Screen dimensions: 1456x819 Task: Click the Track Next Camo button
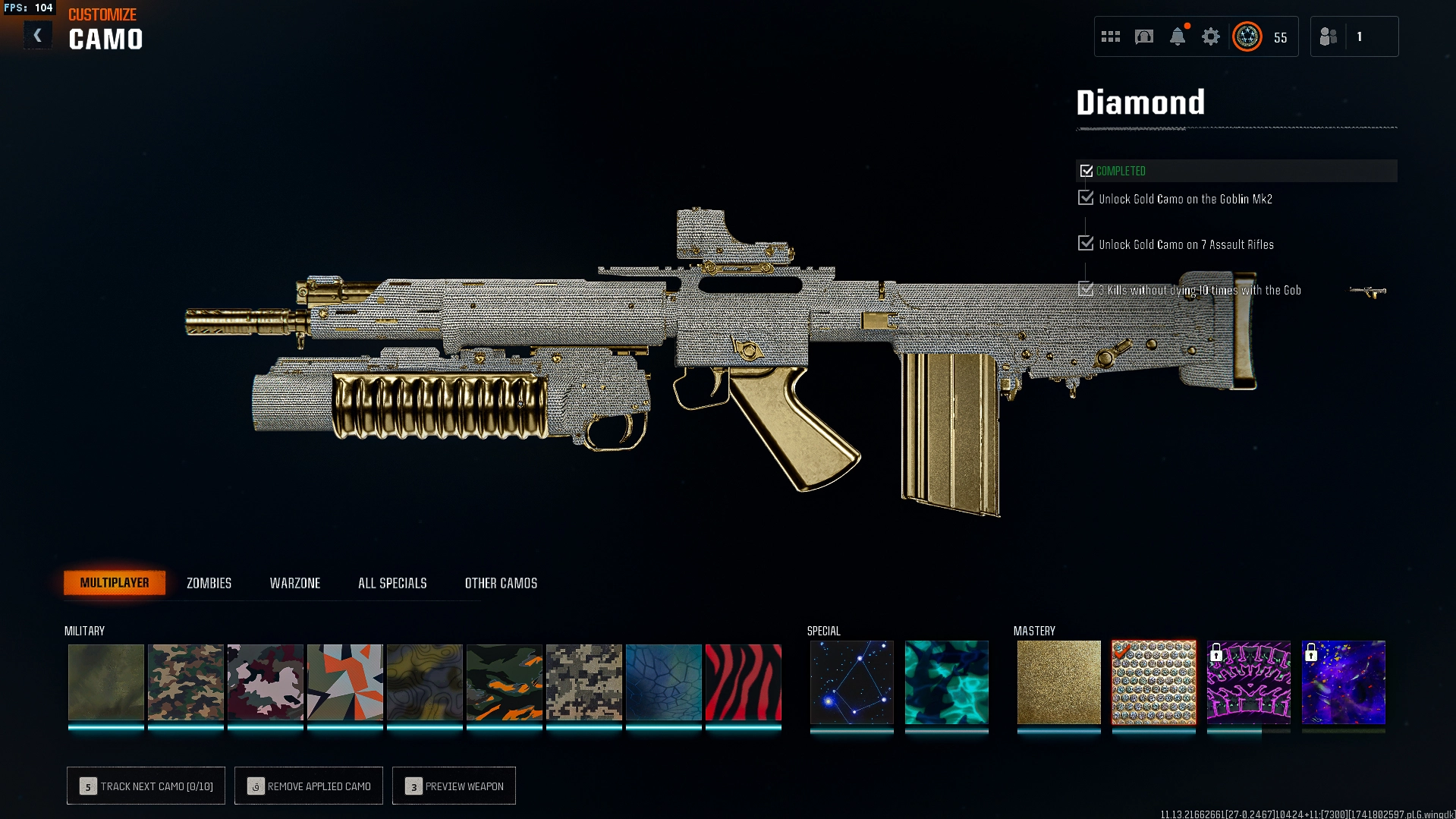pyautogui.click(x=146, y=786)
